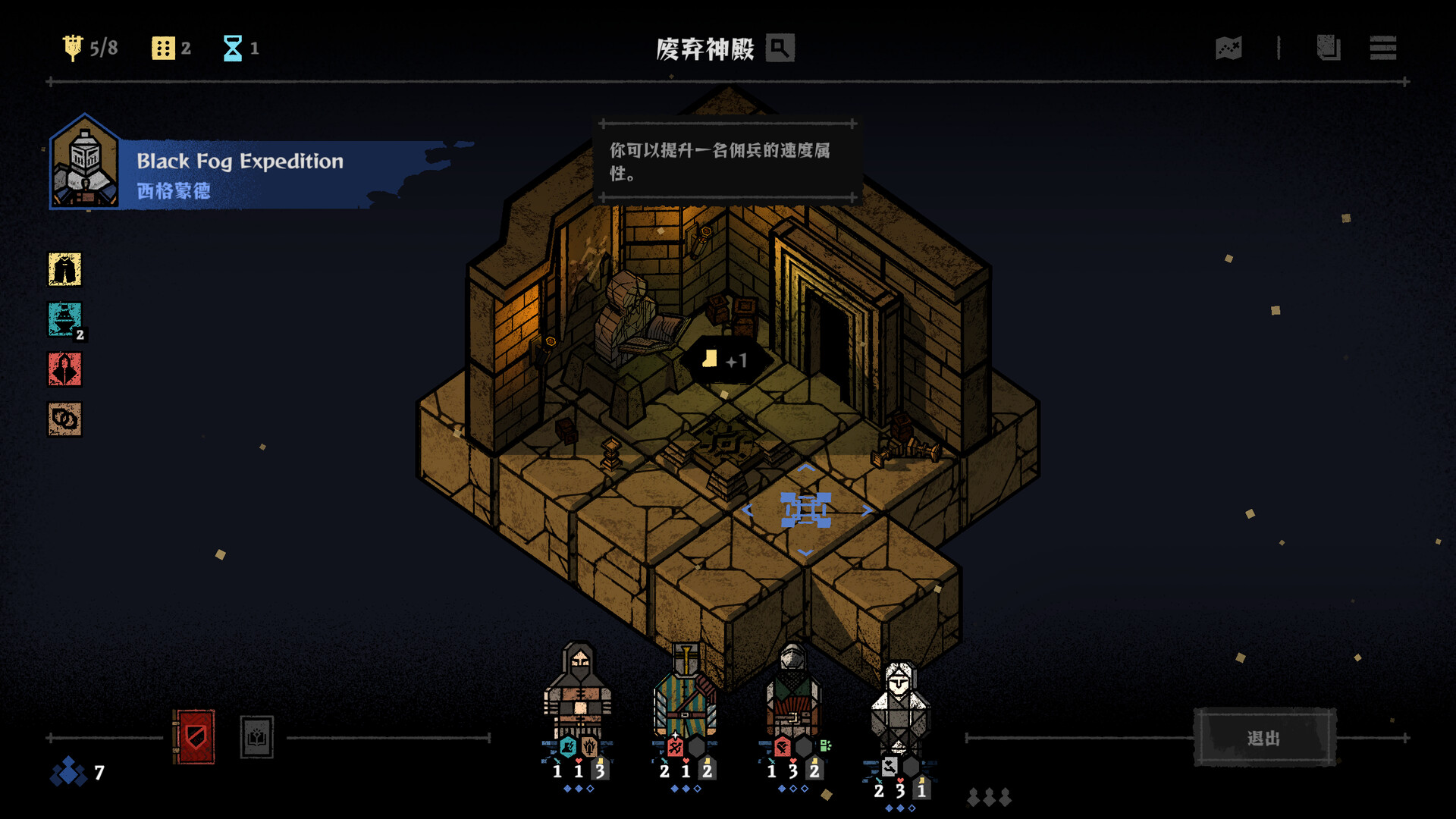This screenshot has height=819, width=1456.
Task: Click the down chevron below the tile selector
Action: point(806,553)
